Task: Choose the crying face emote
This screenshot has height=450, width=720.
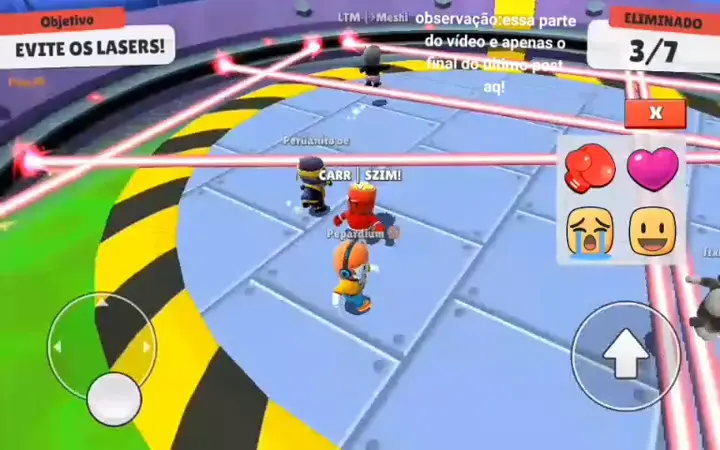Action: tap(590, 232)
